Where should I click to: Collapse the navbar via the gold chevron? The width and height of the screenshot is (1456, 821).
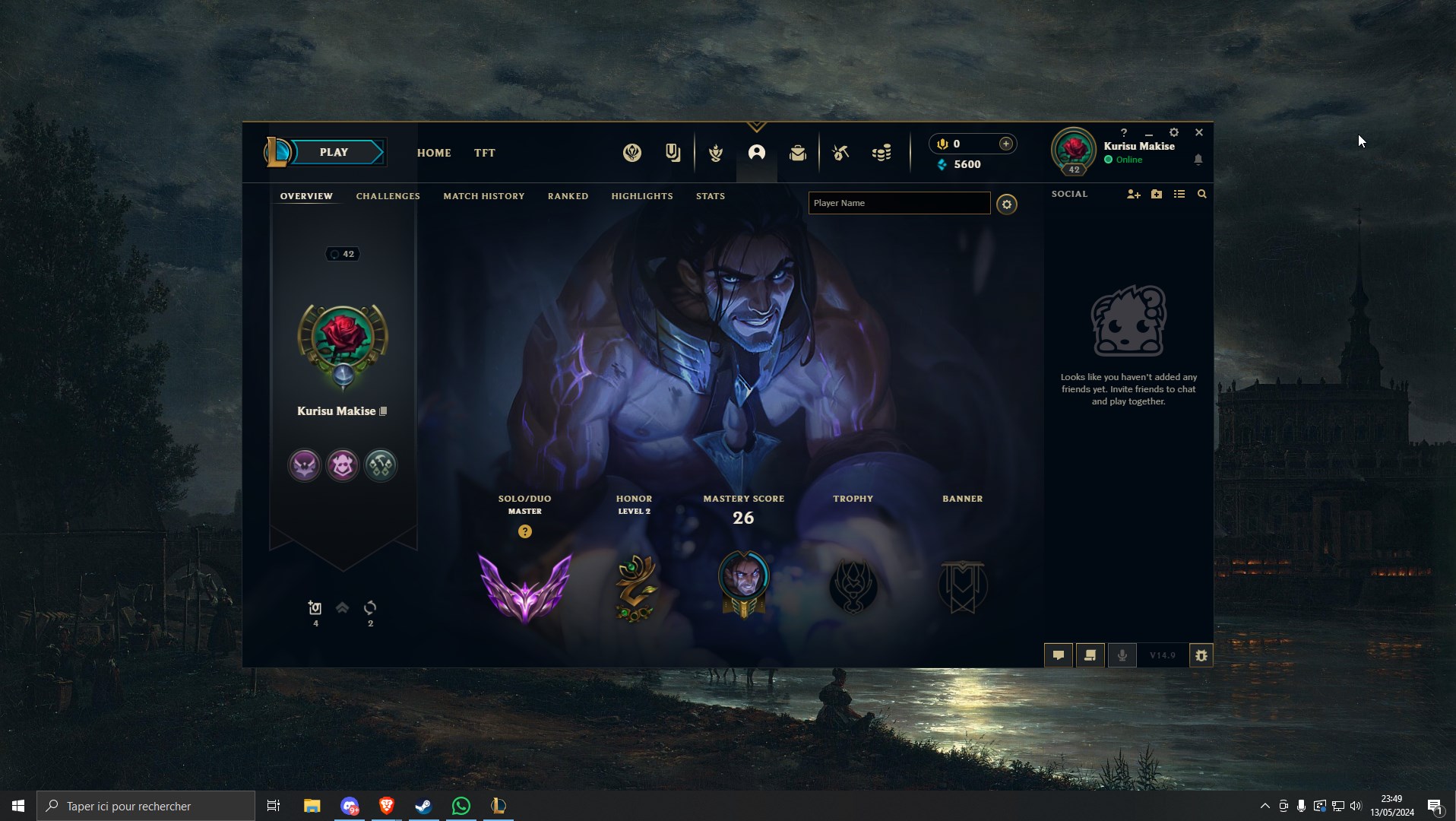click(758, 126)
